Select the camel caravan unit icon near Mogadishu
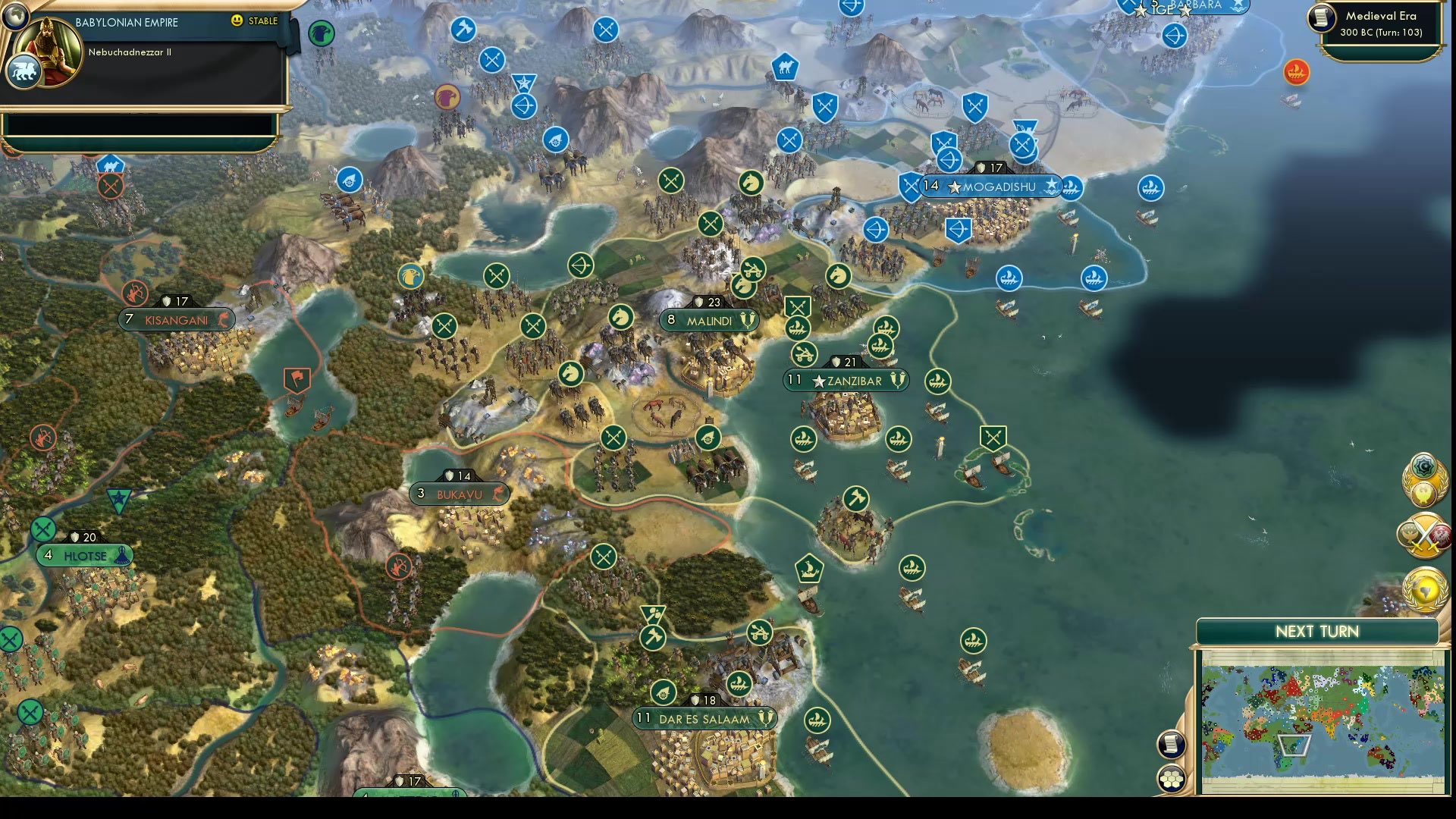The width and height of the screenshot is (1456, 819). coord(784,67)
